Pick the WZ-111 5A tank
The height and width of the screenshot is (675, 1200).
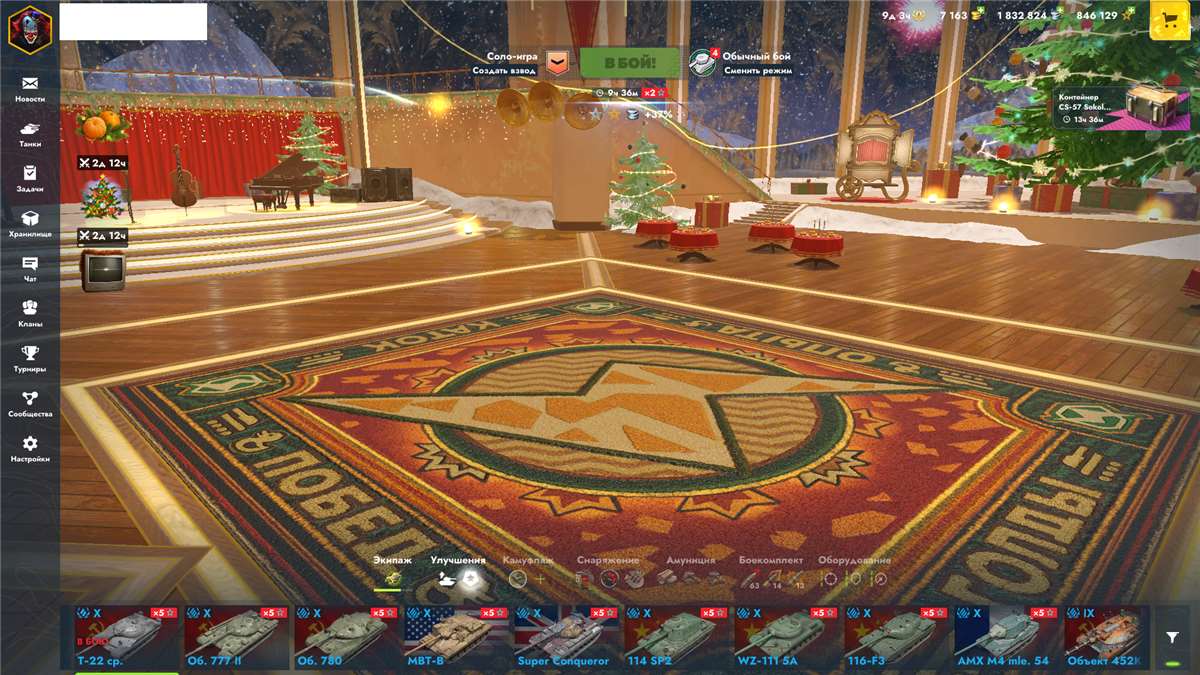pos(782,637)
